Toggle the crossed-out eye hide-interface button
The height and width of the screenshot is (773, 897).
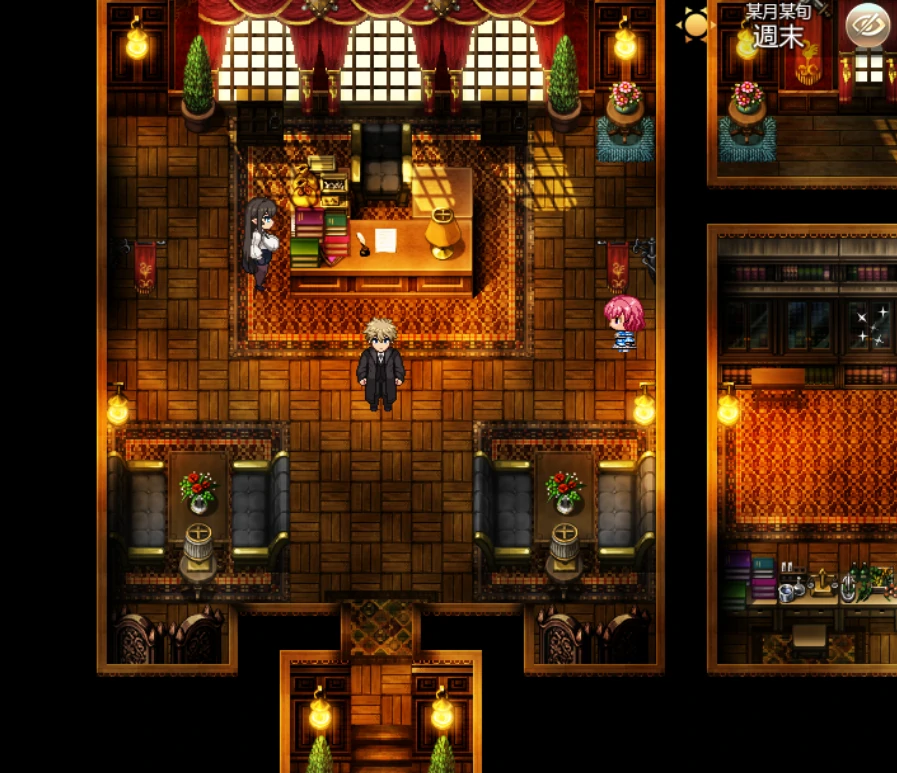click(867, 25)
